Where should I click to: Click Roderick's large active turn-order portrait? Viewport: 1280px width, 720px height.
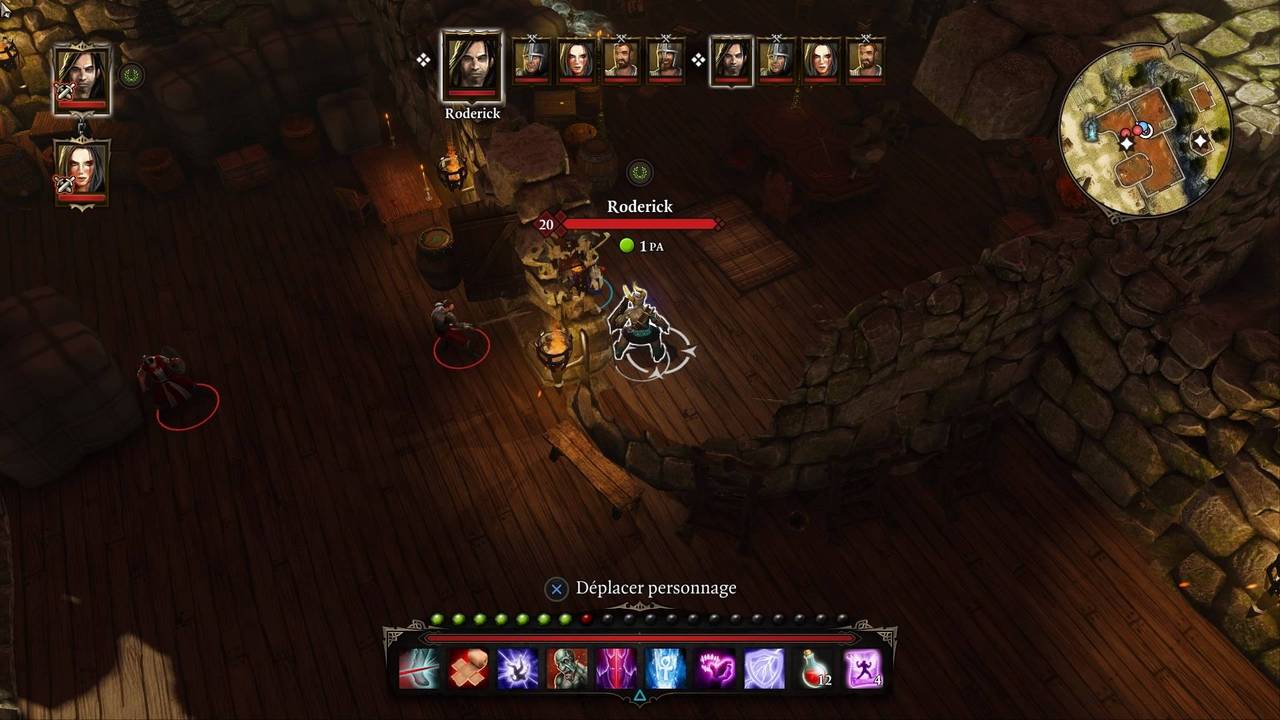472,67
